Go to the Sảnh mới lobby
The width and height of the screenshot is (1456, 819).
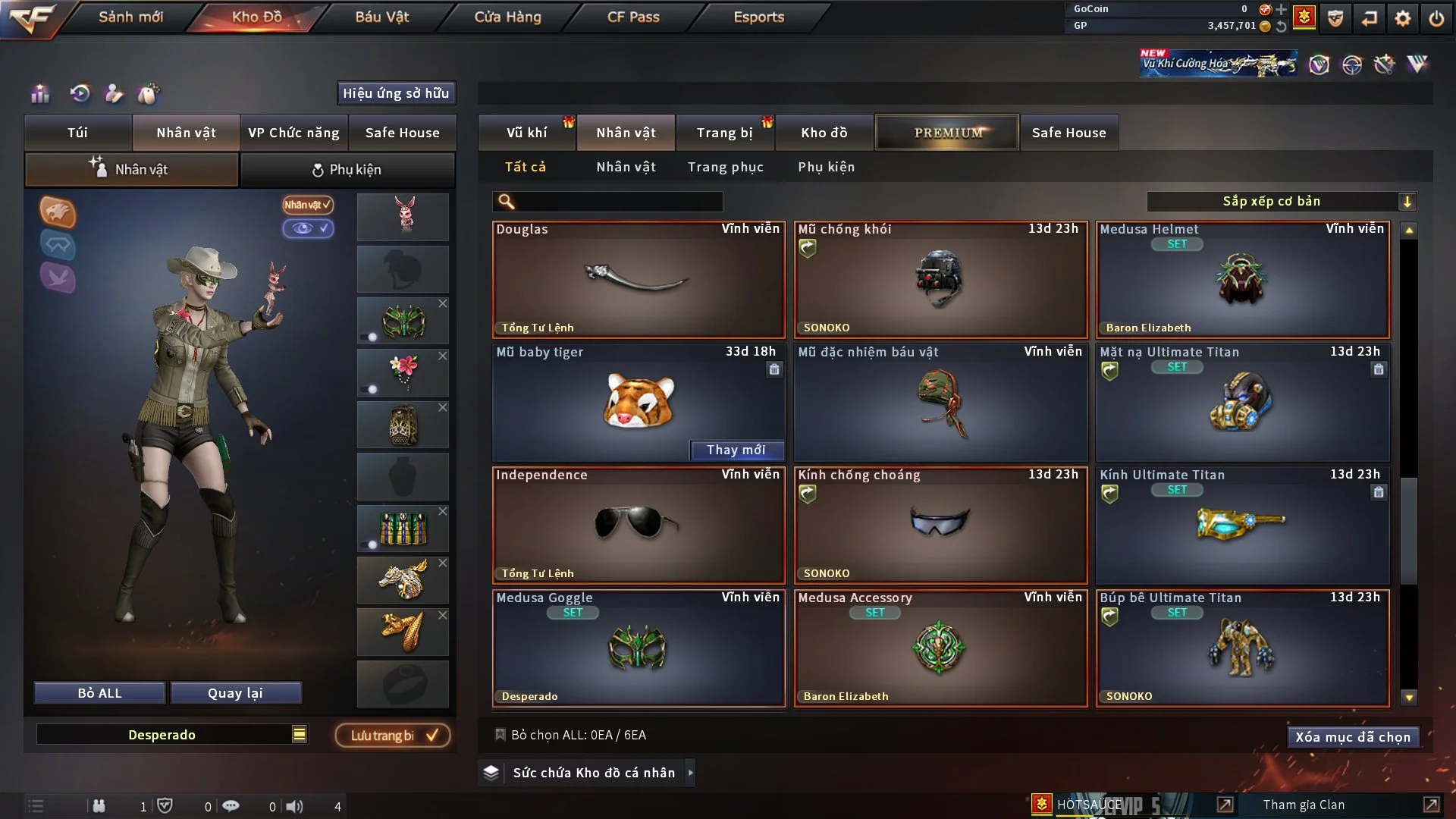pyautogui.click(x=130, y=17)
